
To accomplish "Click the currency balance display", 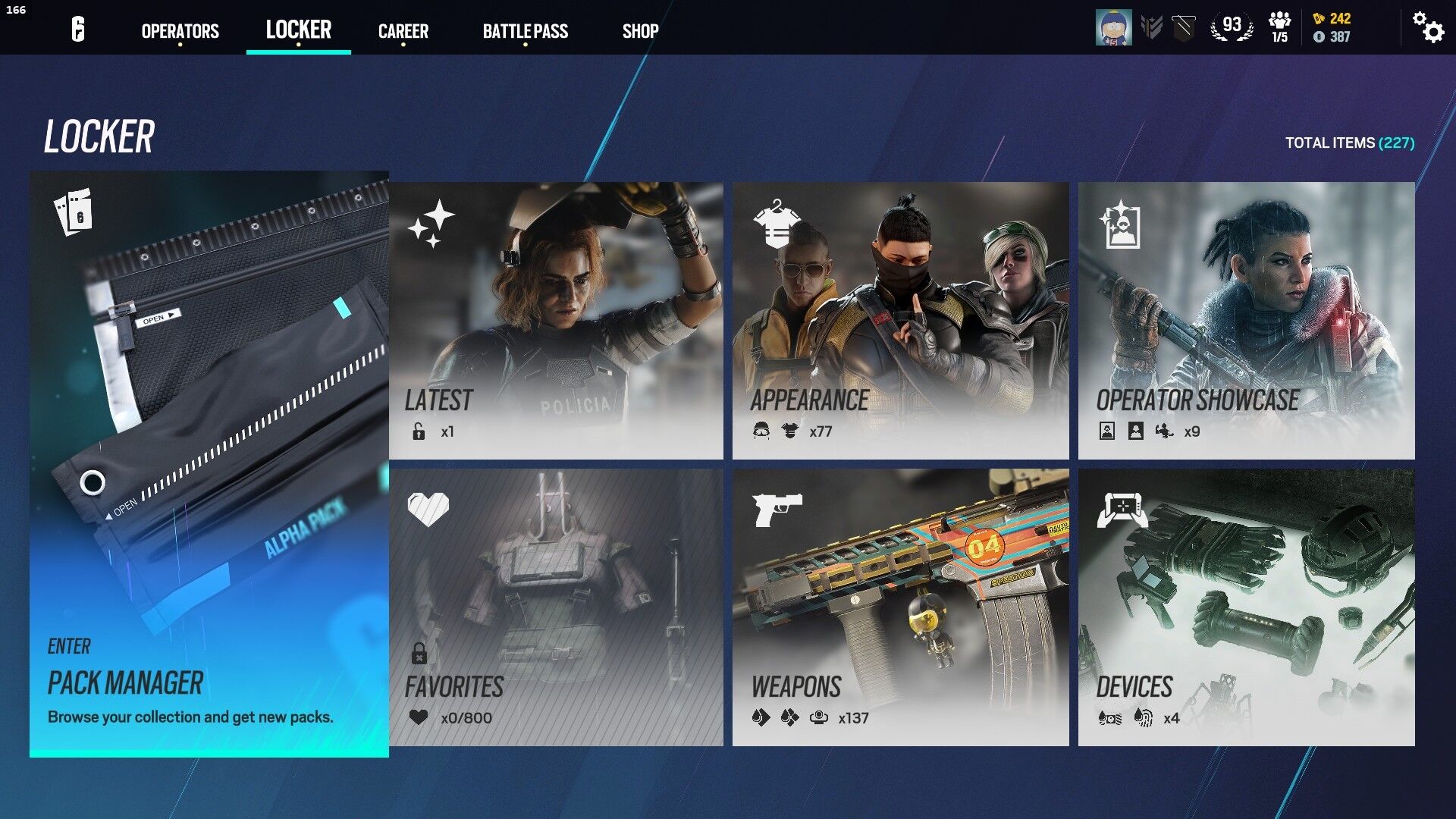I will [x=1332, y=27].
